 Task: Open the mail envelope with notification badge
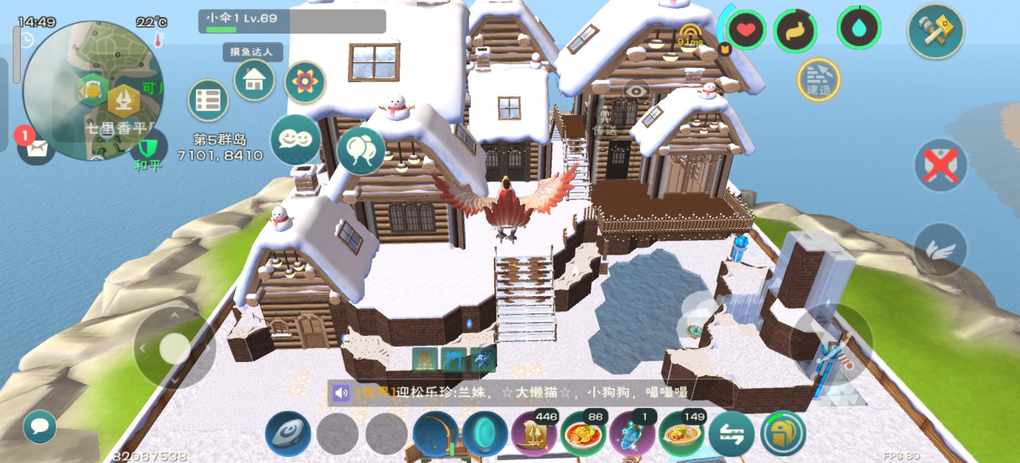click(x=36, y=148)
